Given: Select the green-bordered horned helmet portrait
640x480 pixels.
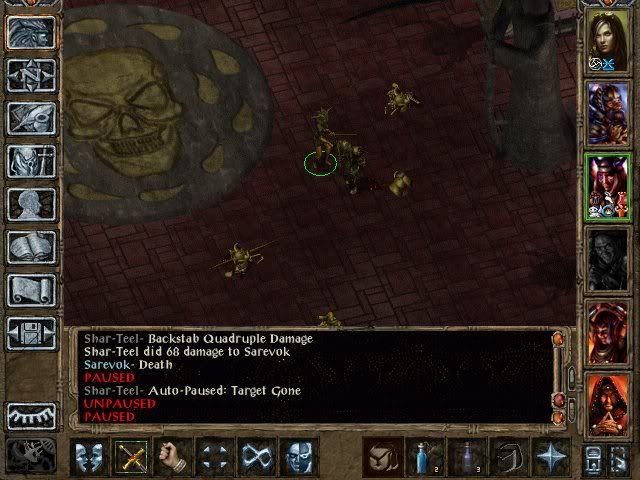Looking at the screenshot, I should [x=607, y=186].
